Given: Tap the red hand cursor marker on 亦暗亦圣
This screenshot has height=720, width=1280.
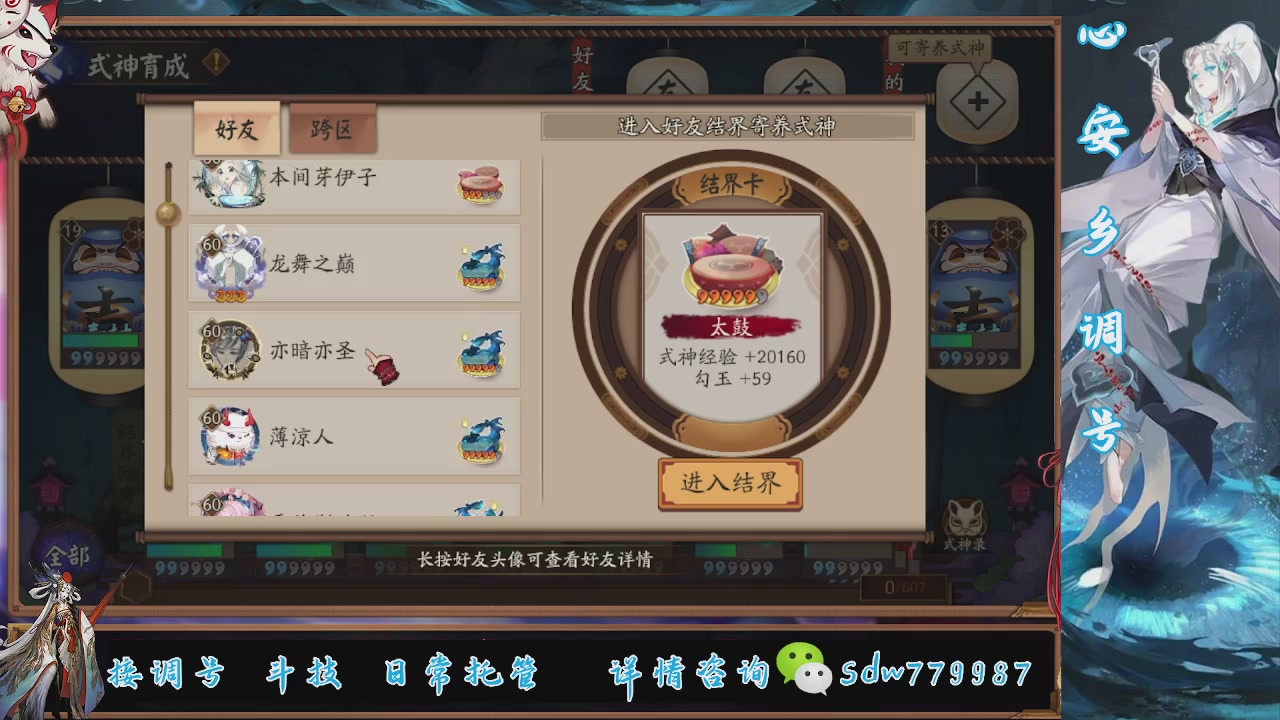Looking at the screenshot, I should click(383, 362).
